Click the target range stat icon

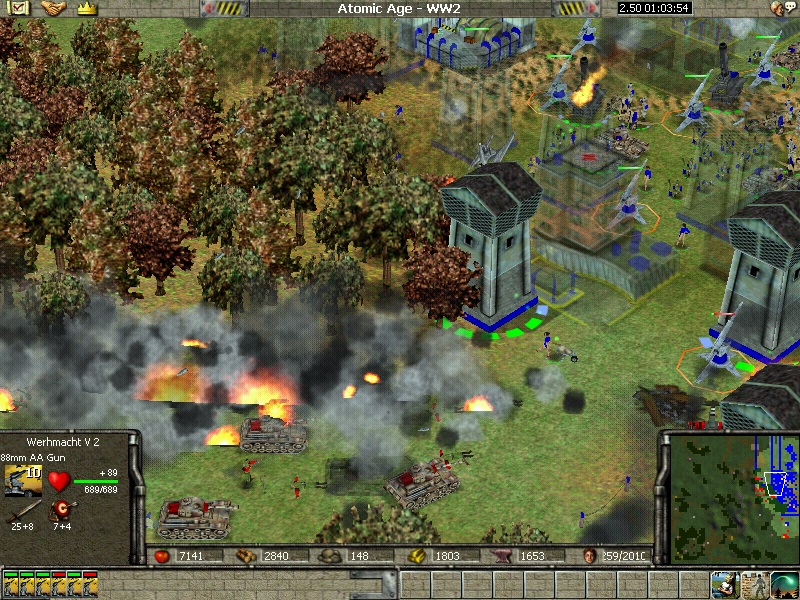[61, 512]
